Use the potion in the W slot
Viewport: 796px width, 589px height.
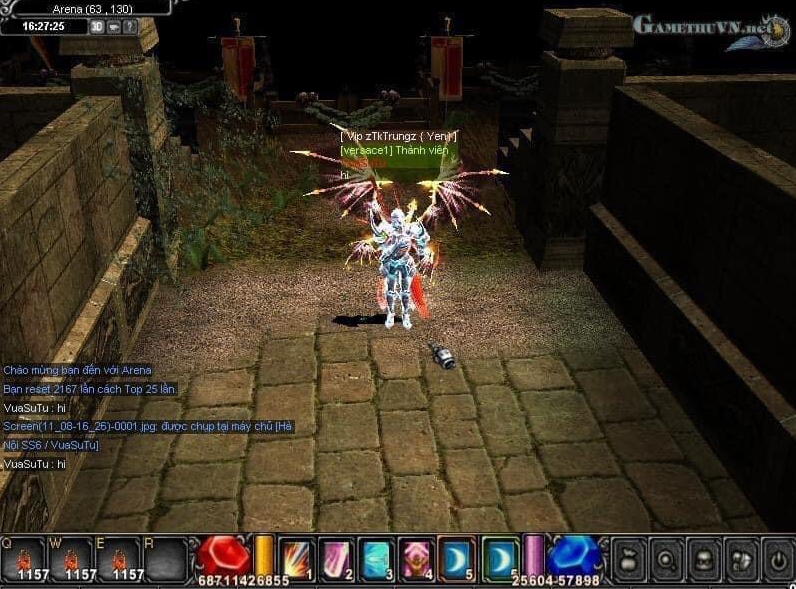pyautogui.click(x=72, y=557)
